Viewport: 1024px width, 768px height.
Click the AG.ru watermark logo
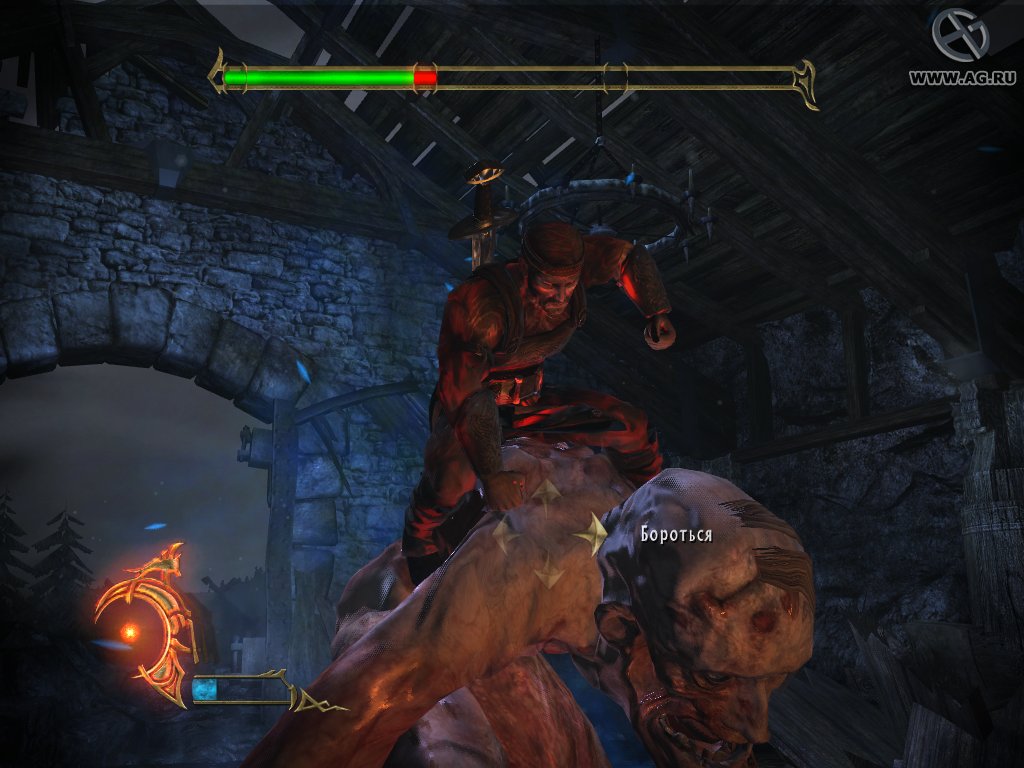959,35
